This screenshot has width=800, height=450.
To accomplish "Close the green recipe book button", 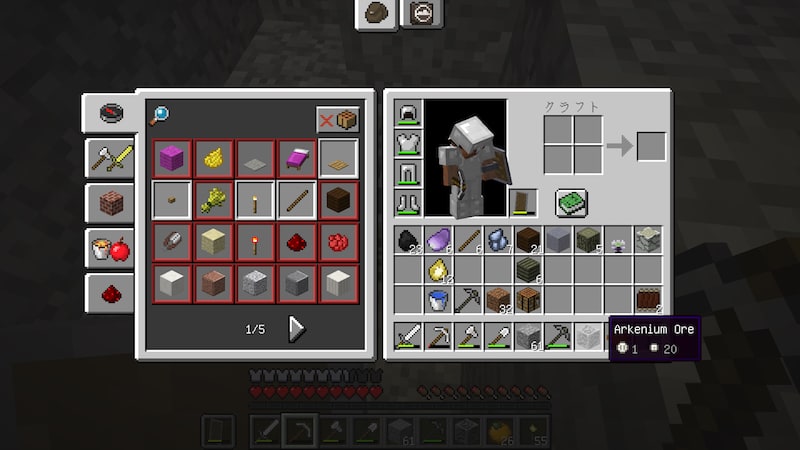I will (571, 202).
